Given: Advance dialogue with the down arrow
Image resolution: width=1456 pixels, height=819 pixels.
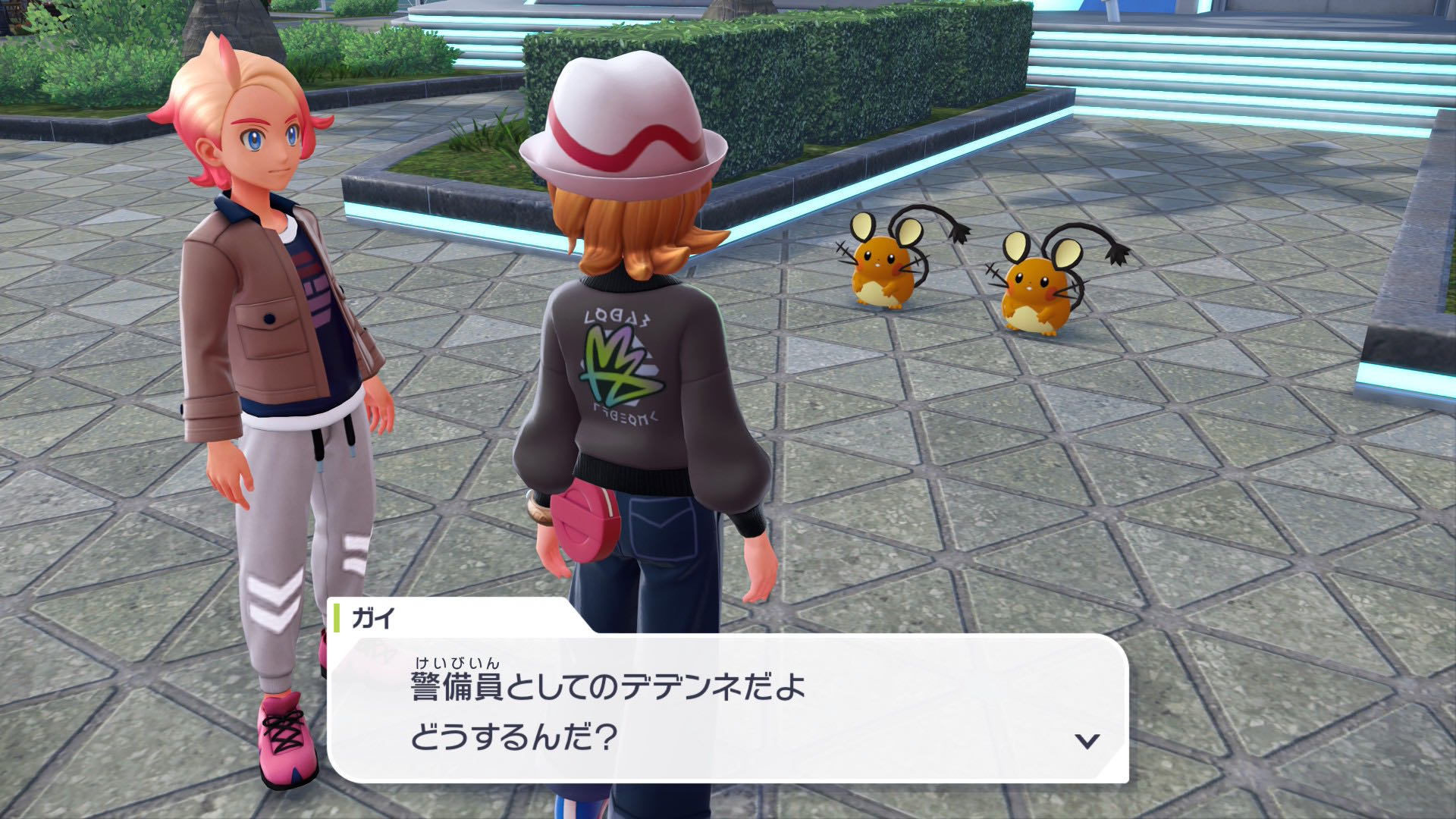Looking at the screenshot, I should [x=1087, y=741].
